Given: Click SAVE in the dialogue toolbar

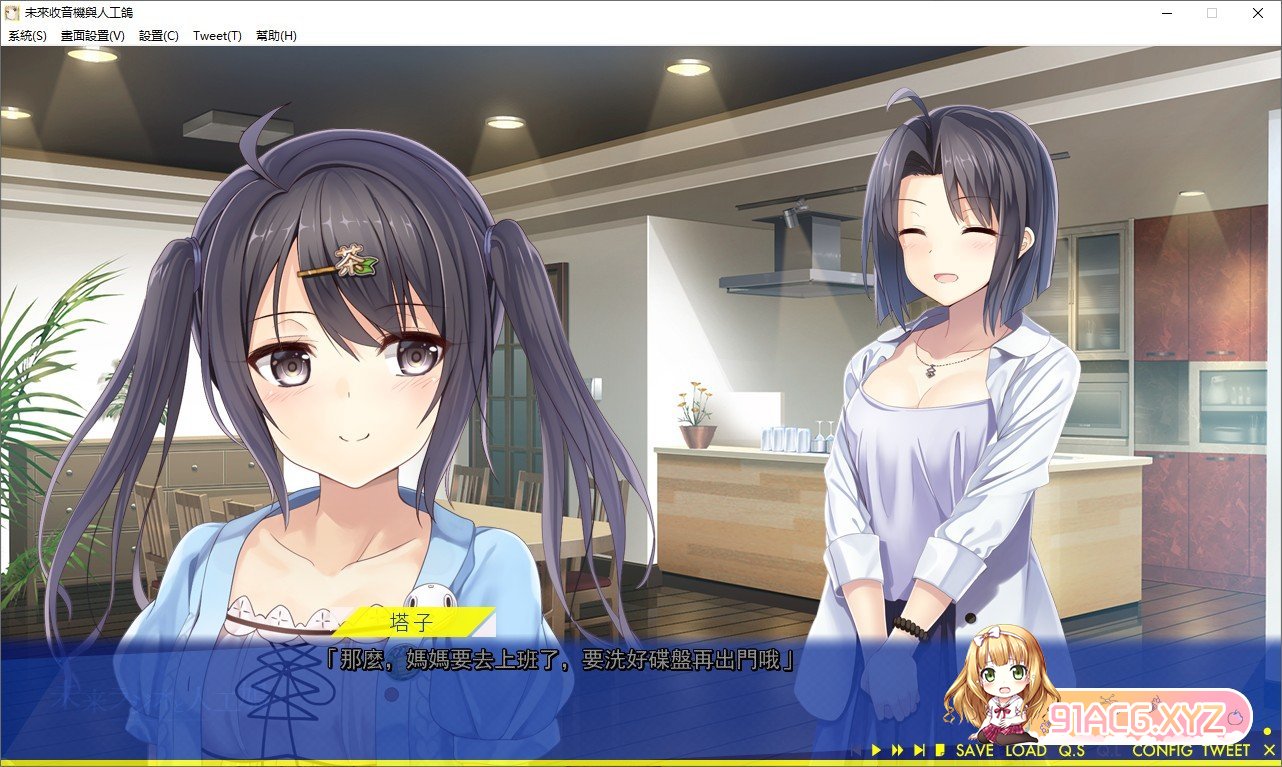Looking at the screenshot, I should coord(975,750).
